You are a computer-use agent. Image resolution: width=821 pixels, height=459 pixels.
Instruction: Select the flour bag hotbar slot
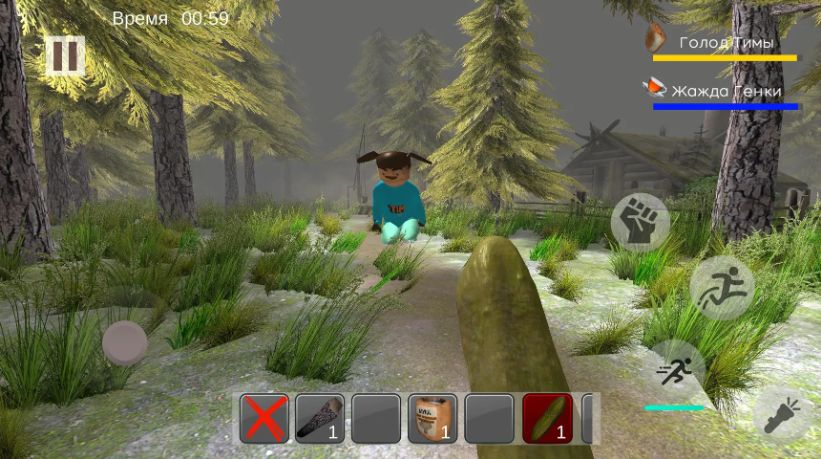click(x=433, y=418)
